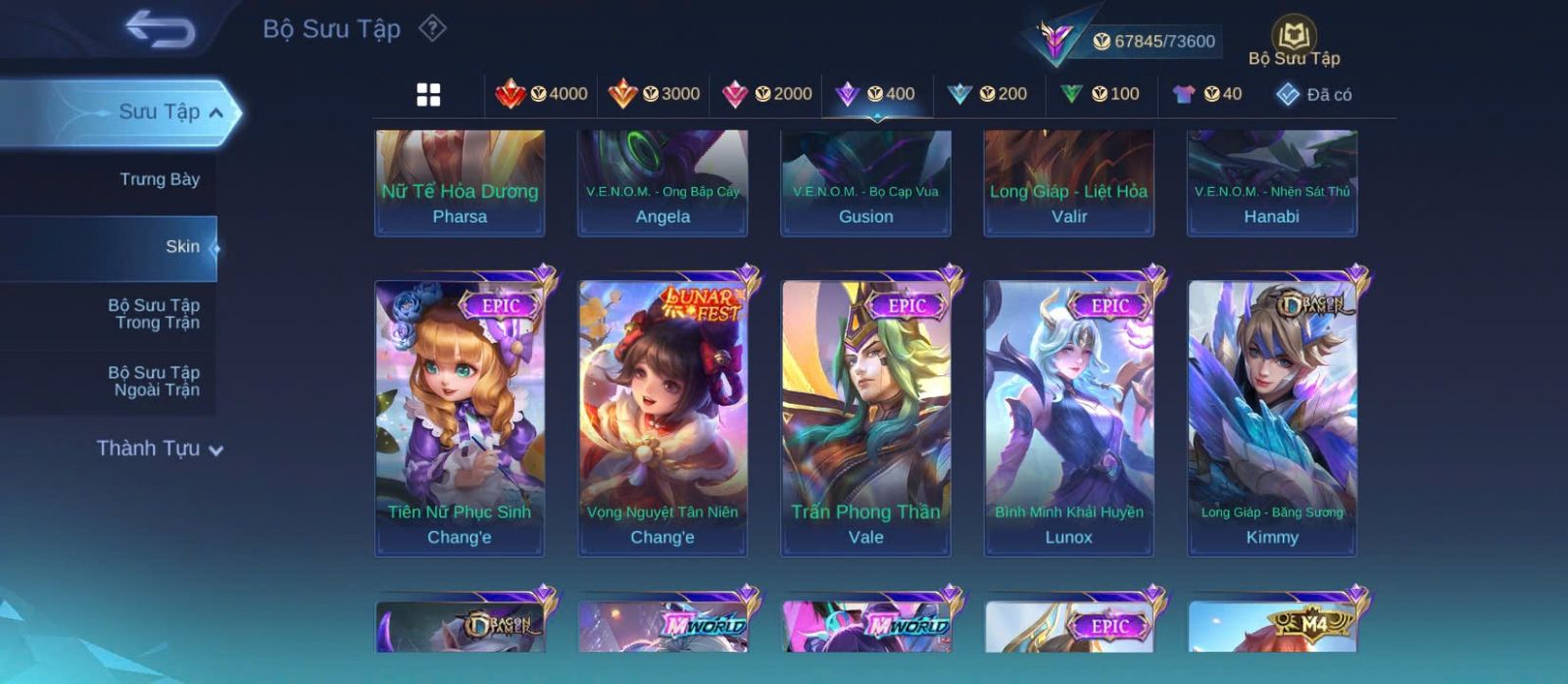Image resolution: width=1568 pixels, height=684 pixels.
Task: Collapse the Sưu Tập sidebar section
Action: pos(216,113)
